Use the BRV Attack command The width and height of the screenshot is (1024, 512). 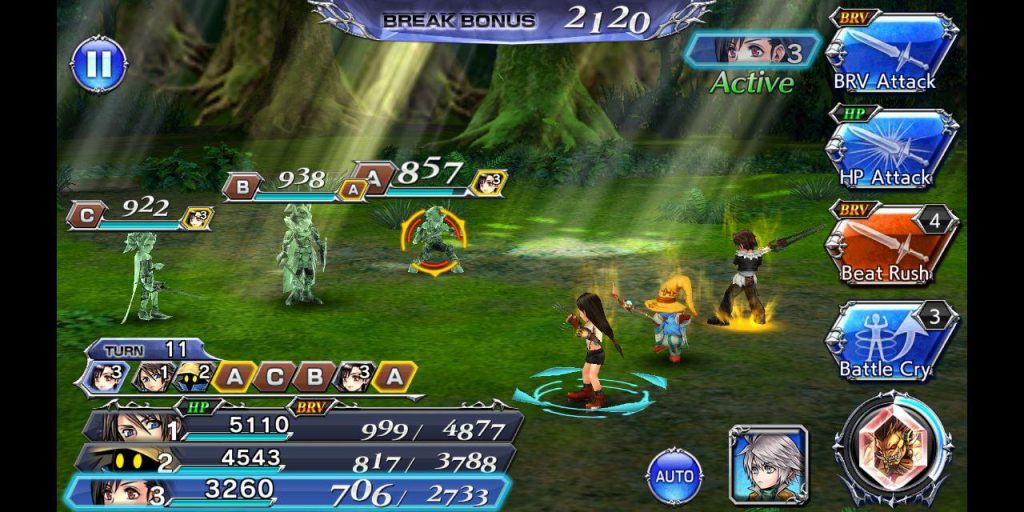892,53
